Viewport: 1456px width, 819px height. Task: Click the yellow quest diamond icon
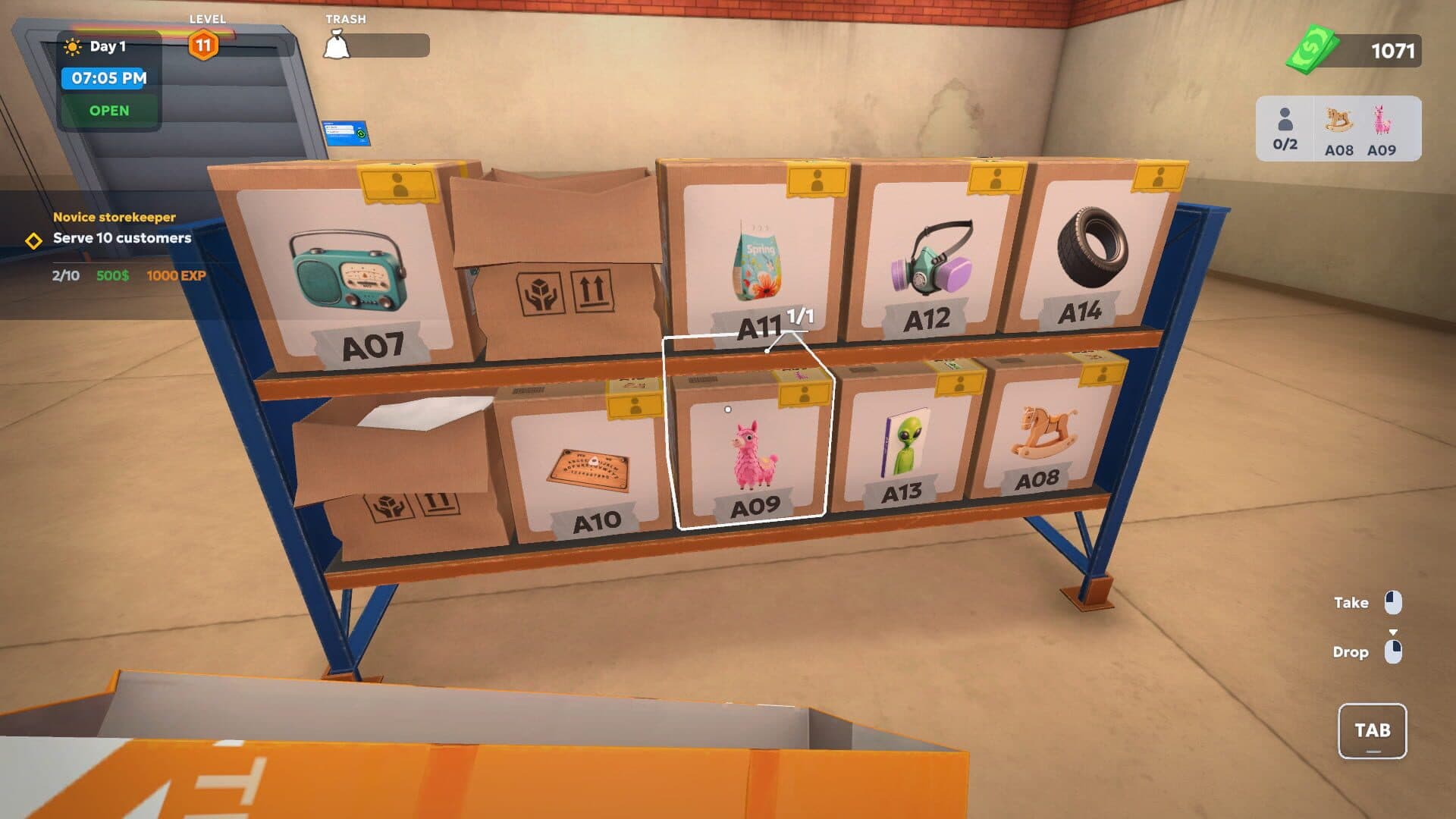point(32,242)
